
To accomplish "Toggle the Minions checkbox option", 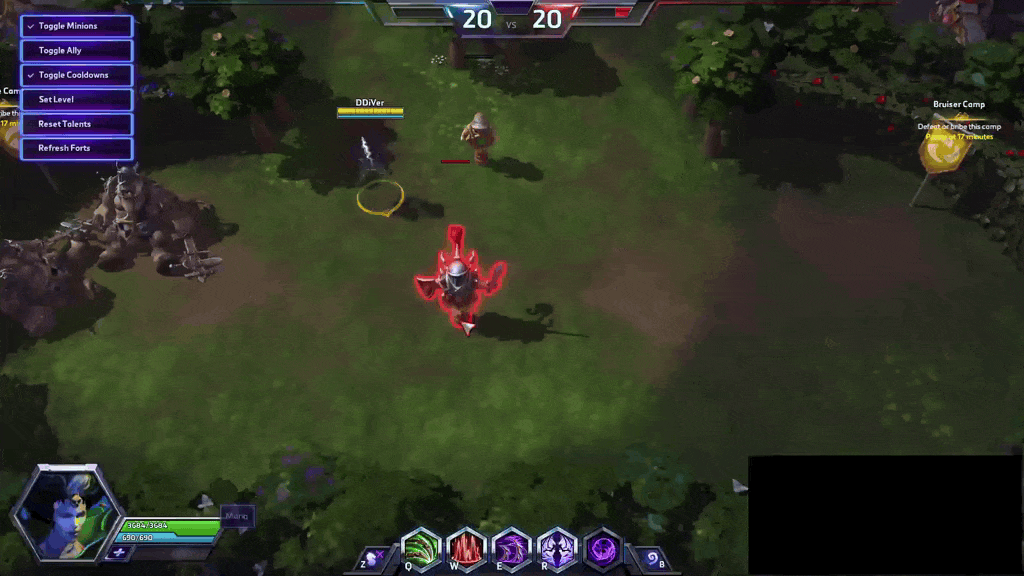I will click(76, 26).
